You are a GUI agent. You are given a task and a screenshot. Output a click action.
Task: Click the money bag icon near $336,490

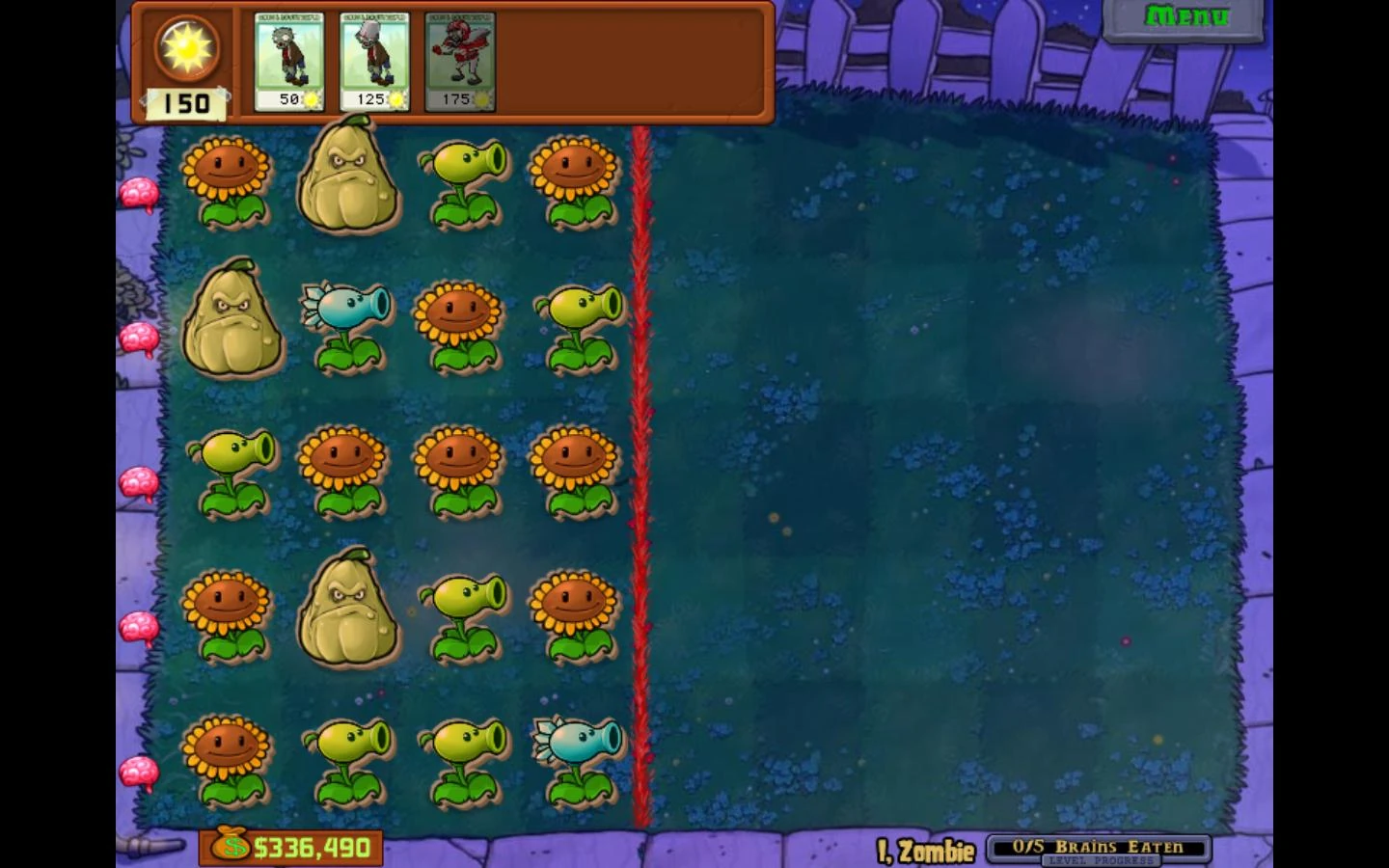pyautogui.click(x=231, y=846)
